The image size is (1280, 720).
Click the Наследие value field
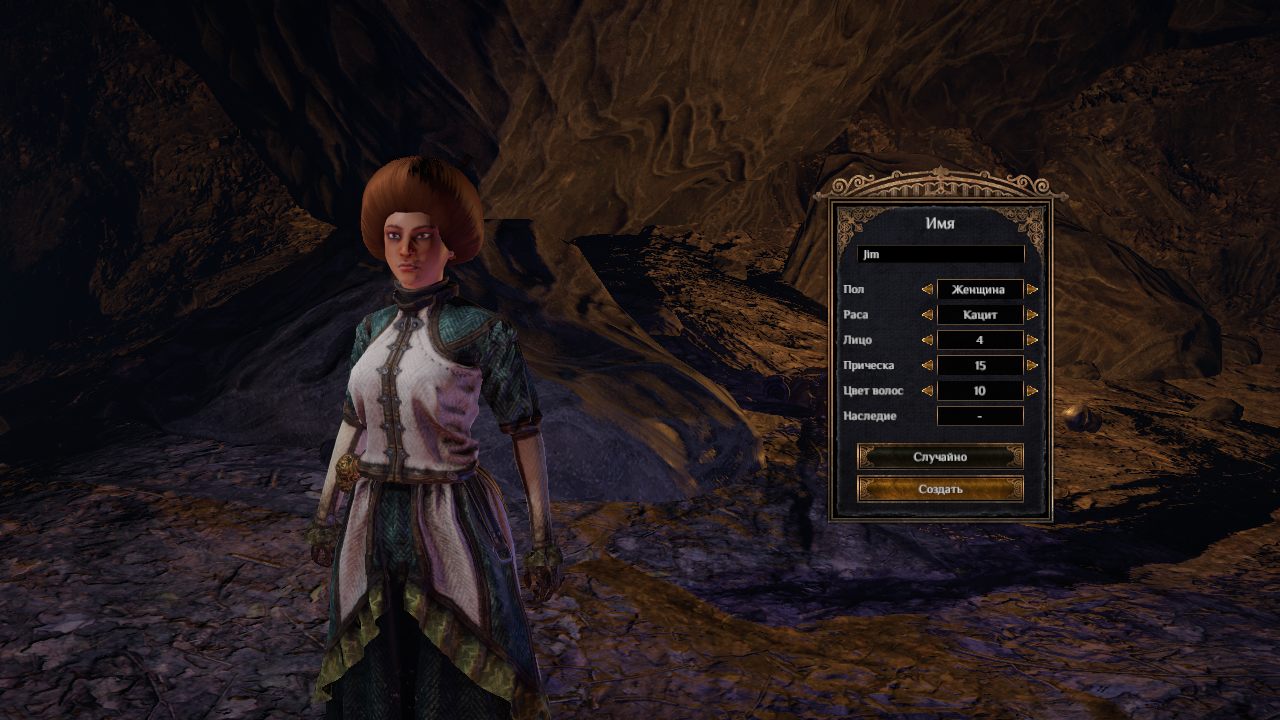(x=980, y=416)
